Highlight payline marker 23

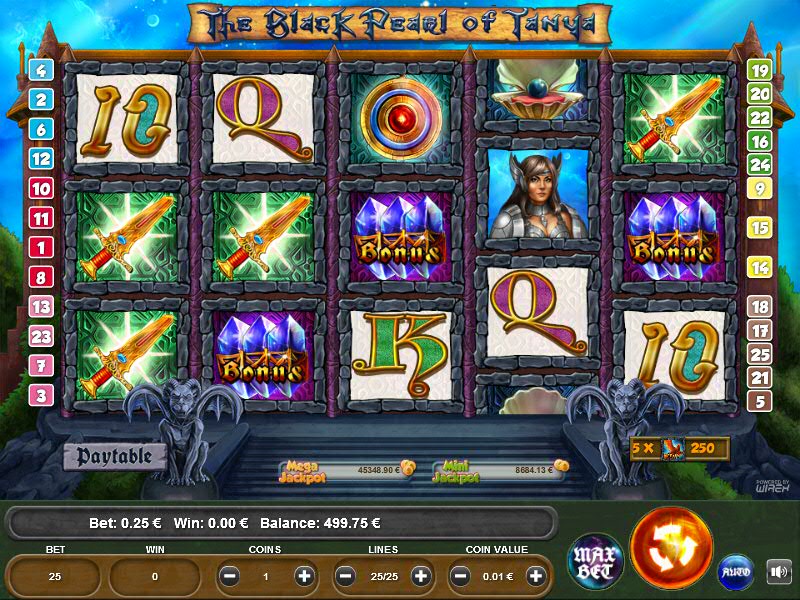pyautogui.click(x=41, y=336)
